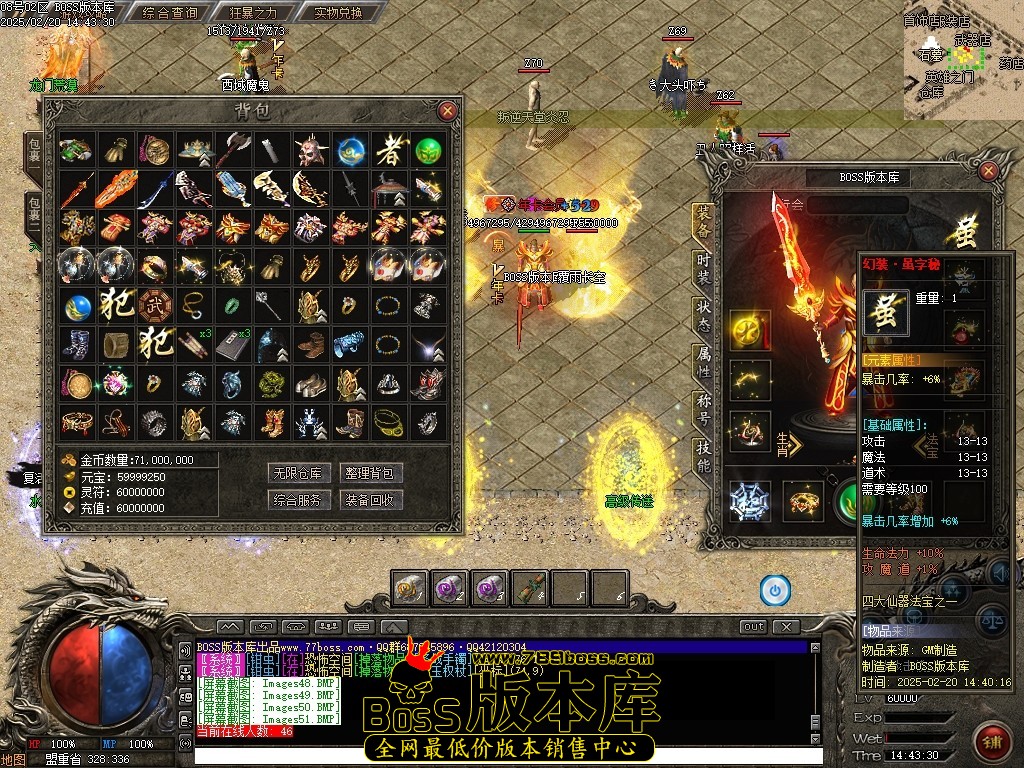The height and width of the screenshot is (768, 1024).
Task: Click the blue power button icon
Action: coord(774,590)
